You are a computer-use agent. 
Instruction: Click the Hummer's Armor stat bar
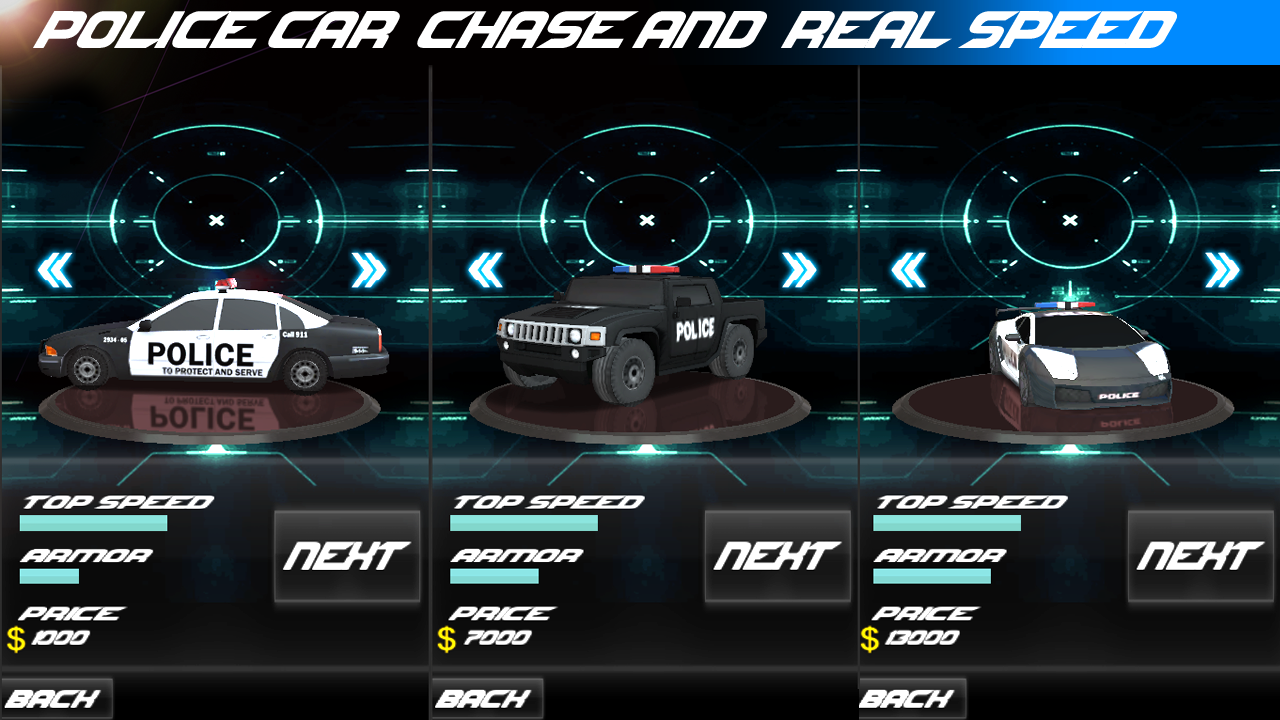(493, 577)
